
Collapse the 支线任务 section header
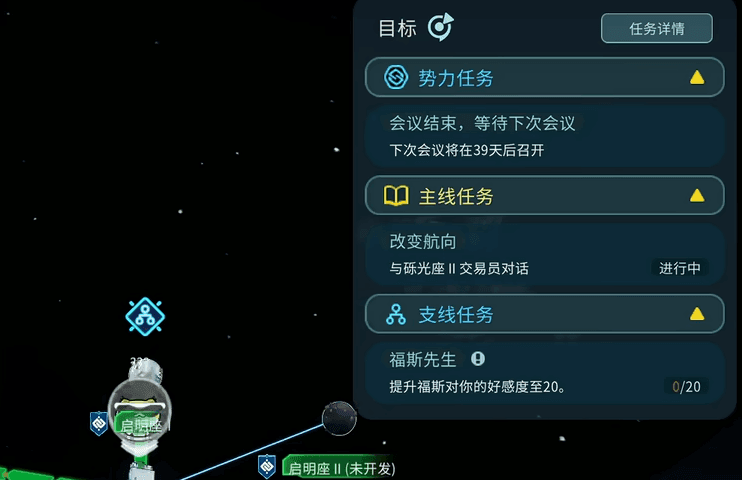tap(544, 315)
